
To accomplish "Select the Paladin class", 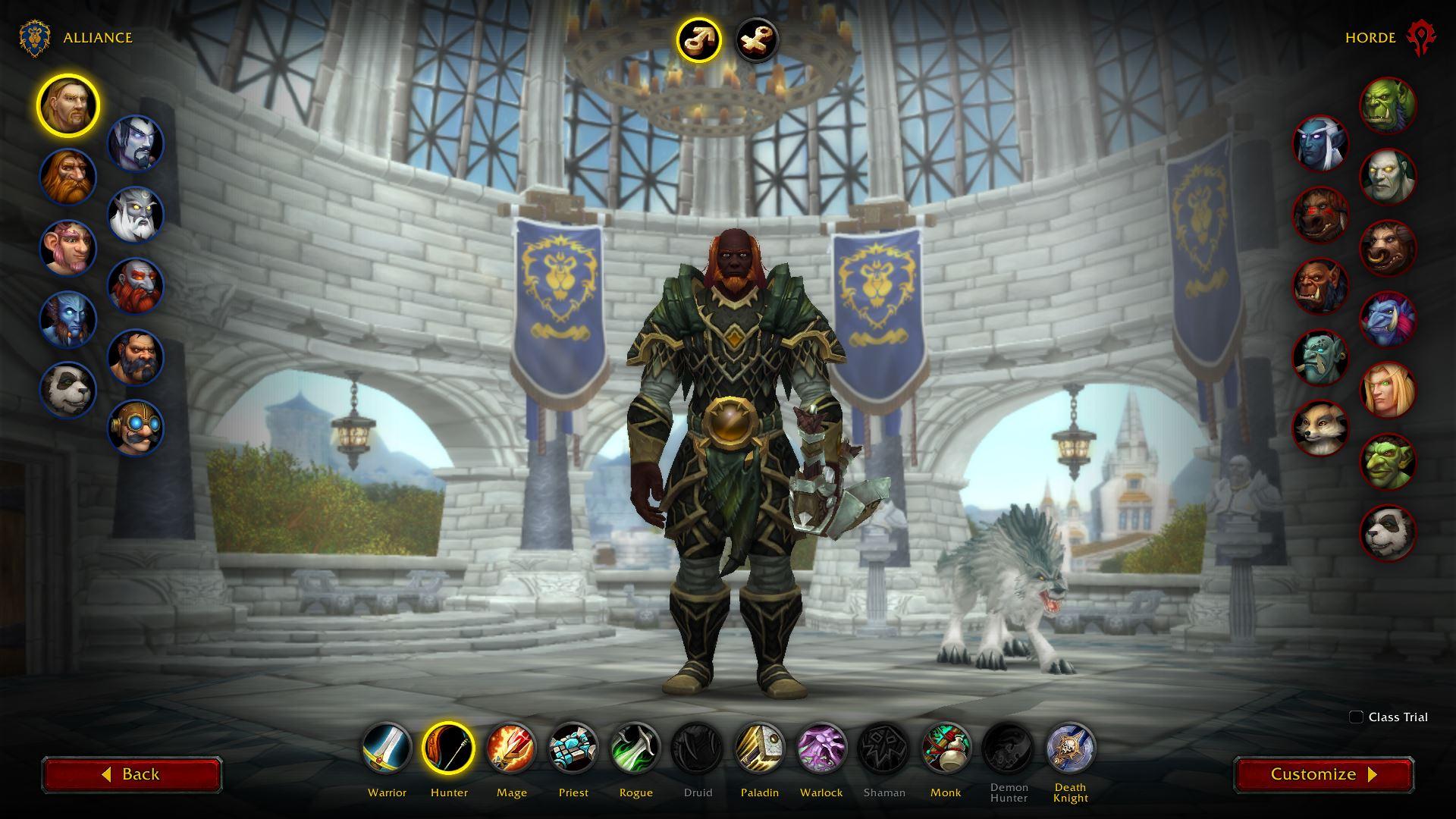I will click(x=760, y=748).
